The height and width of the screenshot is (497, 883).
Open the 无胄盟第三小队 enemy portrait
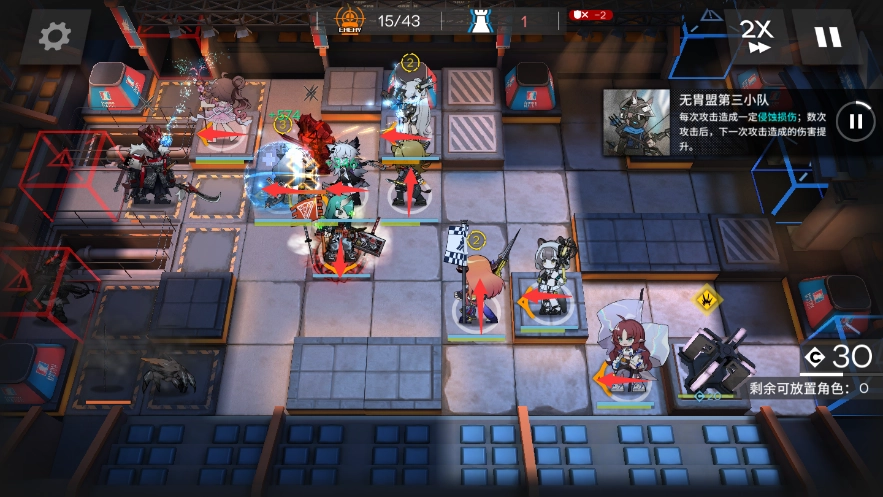(636, 122)
